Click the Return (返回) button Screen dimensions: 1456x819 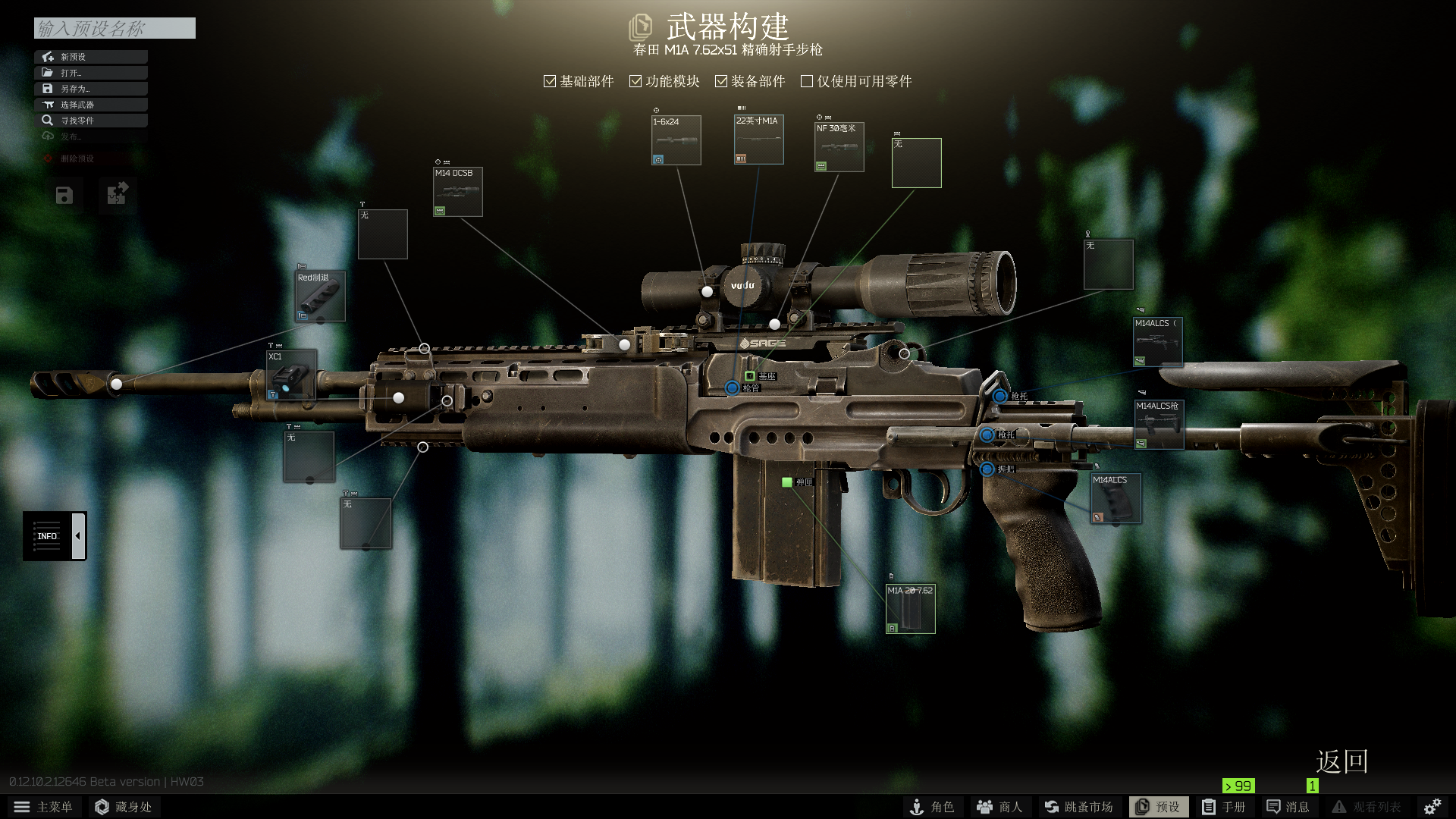(1341, 761)
